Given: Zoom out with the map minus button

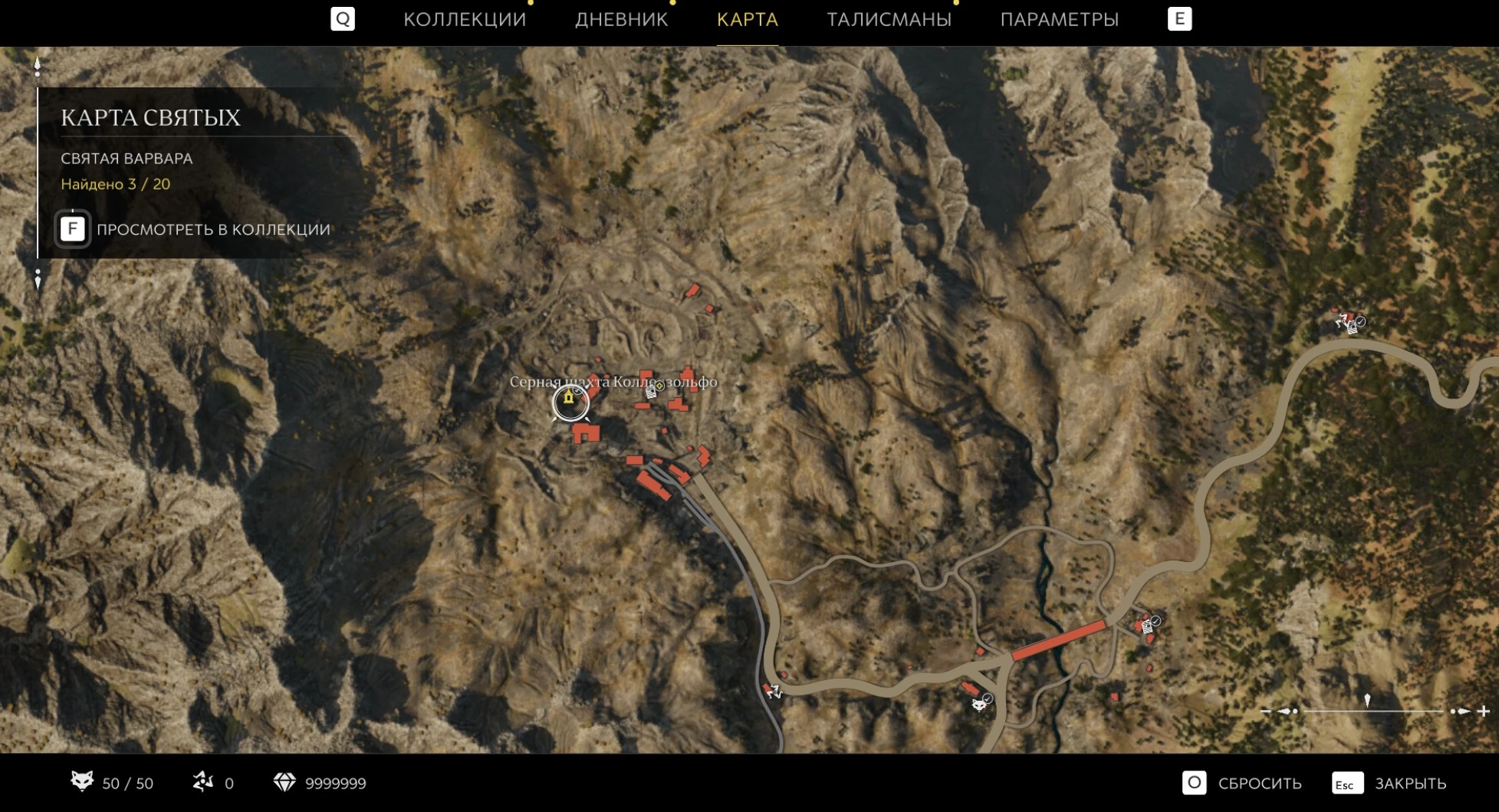Looking at the screenshot, I should pyautogui.click(x=1265, y=712).
